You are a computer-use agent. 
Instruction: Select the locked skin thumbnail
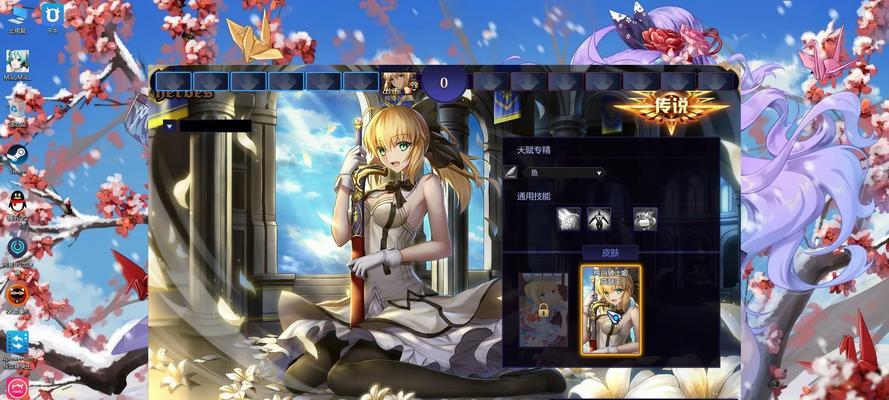tap(543, 308)
